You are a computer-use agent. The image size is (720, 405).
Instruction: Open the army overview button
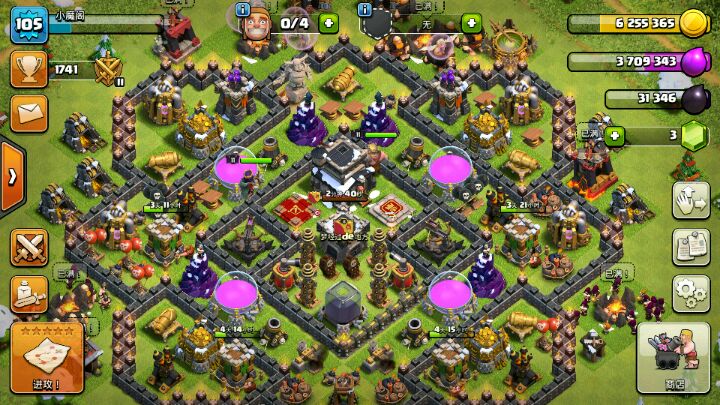29,293
